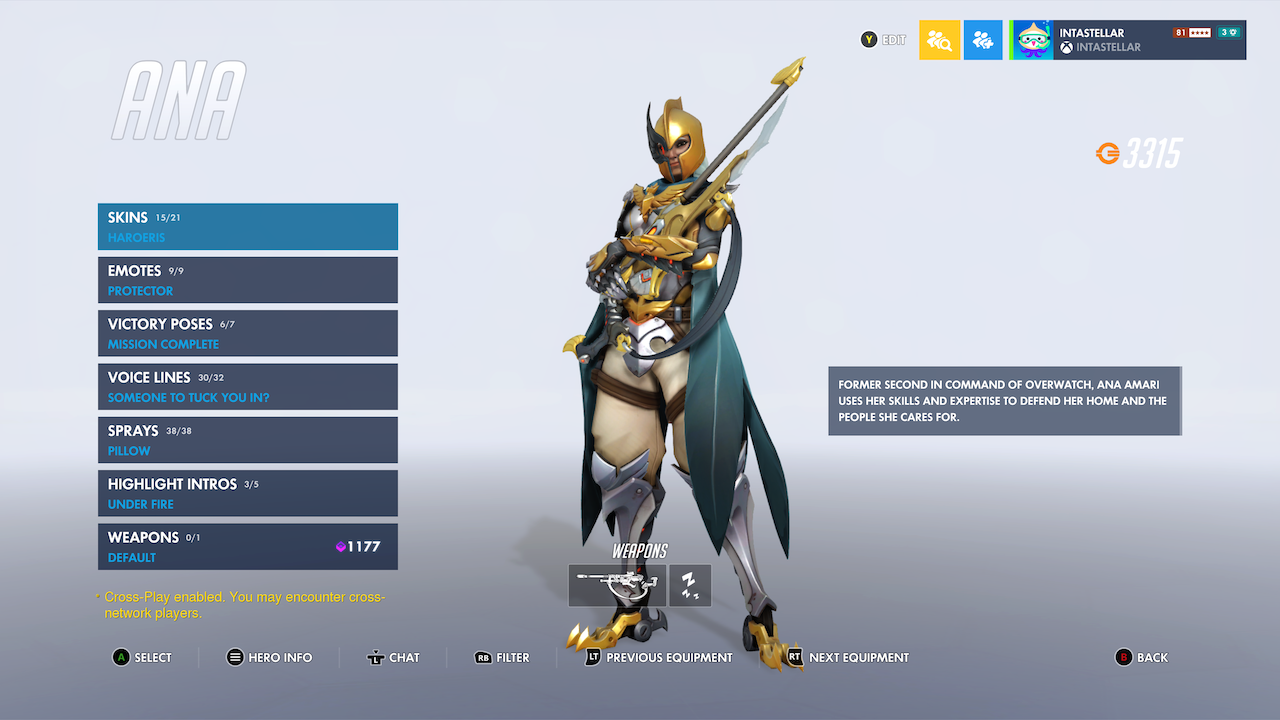Click the endorsement level badge

(1226, 31)
